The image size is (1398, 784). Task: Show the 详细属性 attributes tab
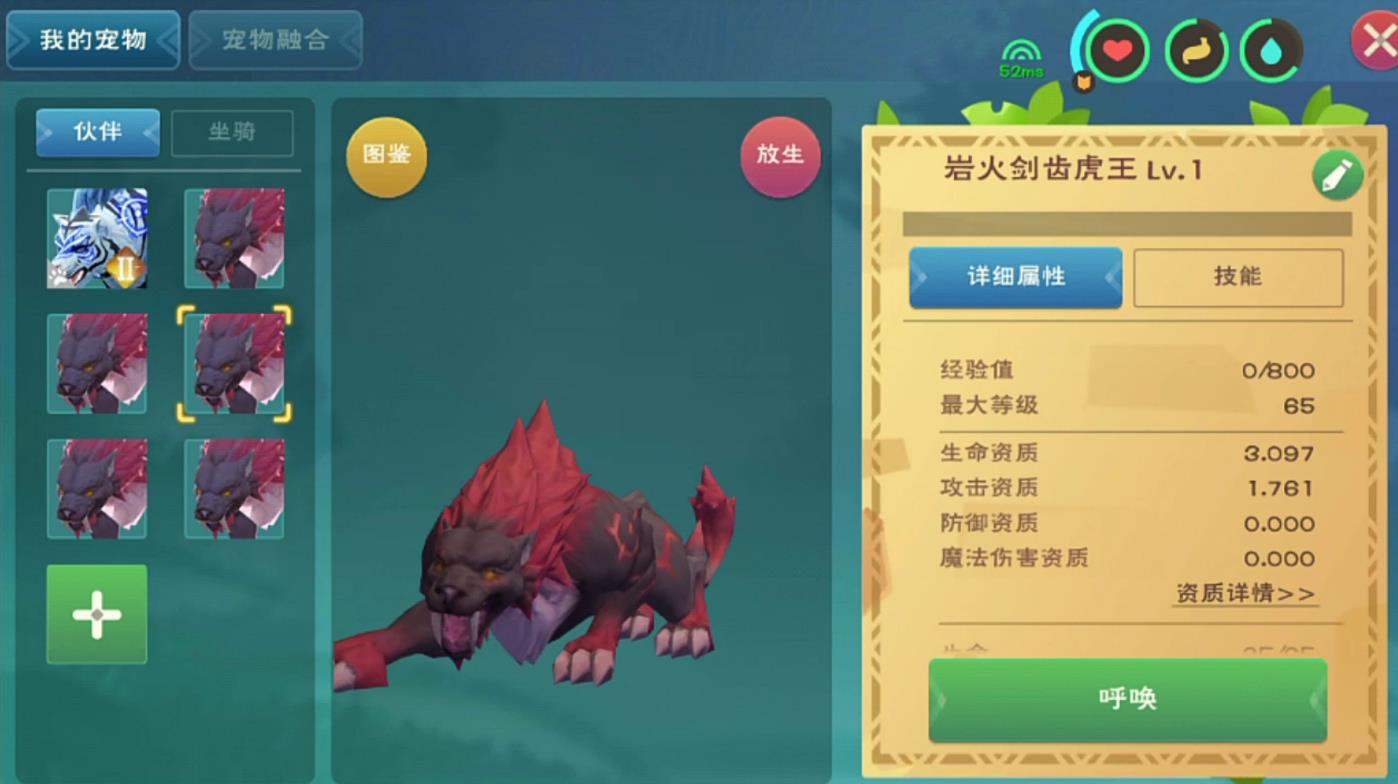pos(1015,277)
